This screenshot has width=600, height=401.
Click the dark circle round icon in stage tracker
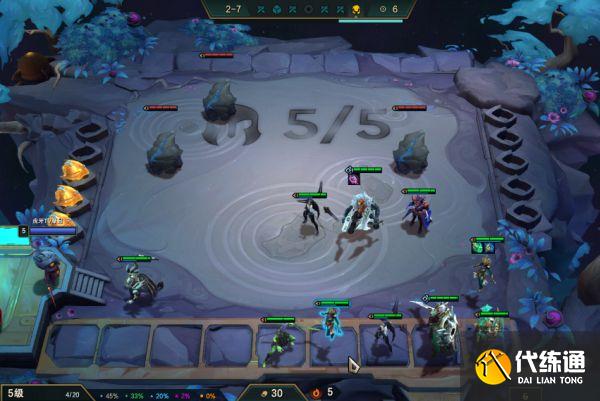coord(307,9)
